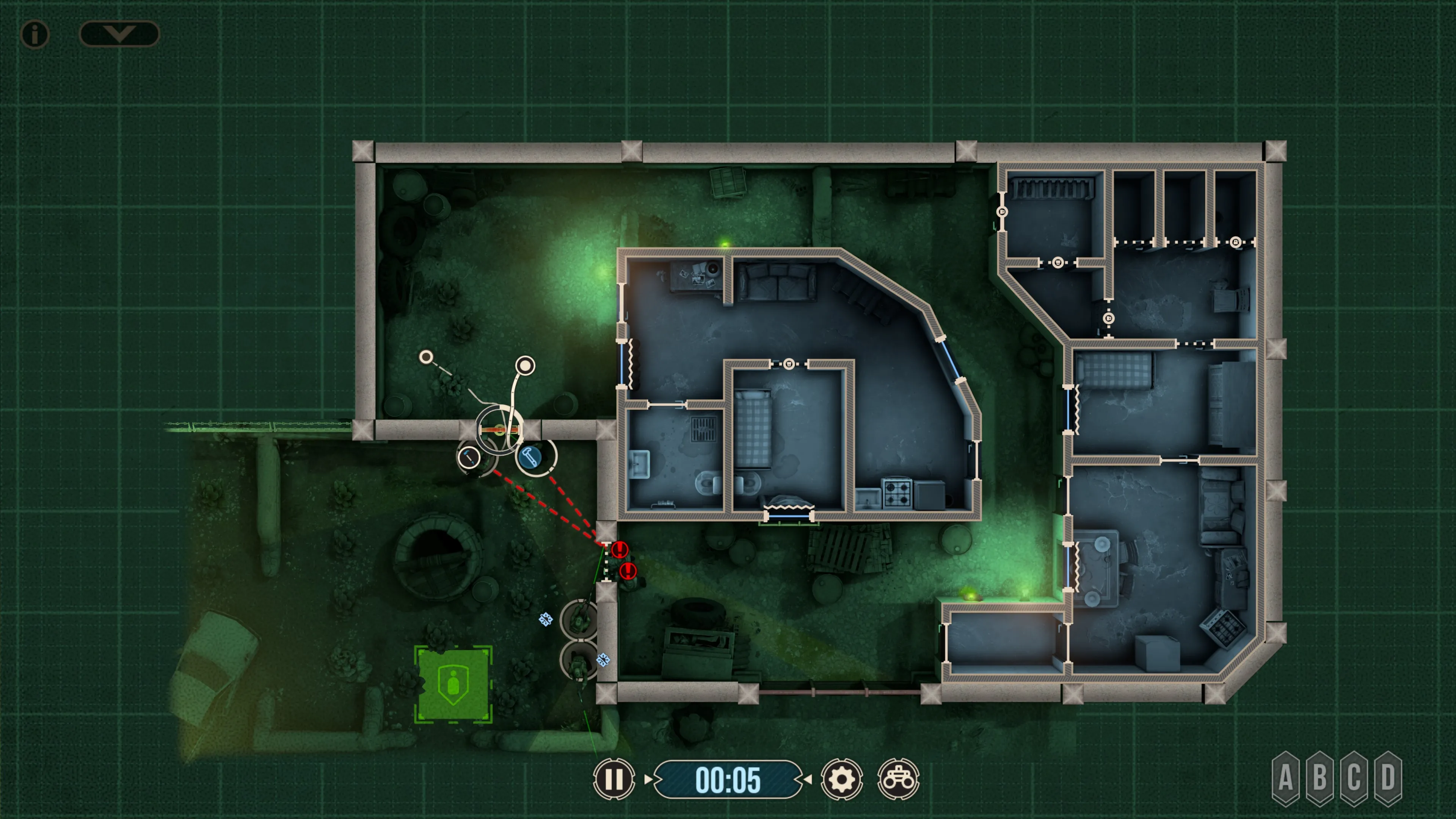
Task: Click the arrow left of the timer
Action: pos(648,779)
